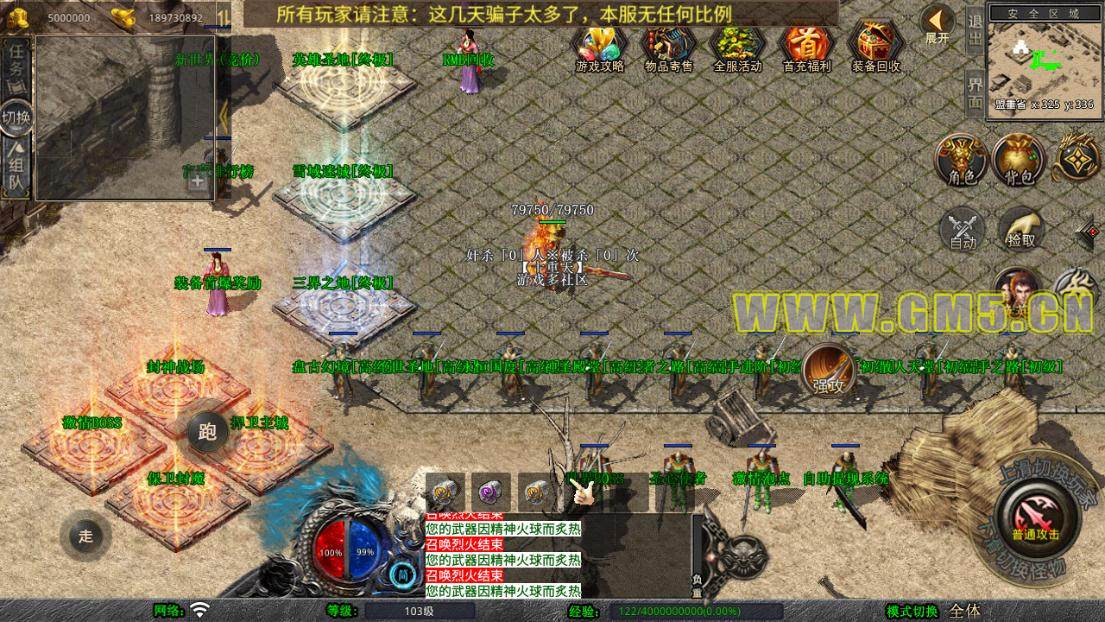Screen dimensions: 1105x622
Task: Switch to the 组队 team tab
Action: pos(17,168)
